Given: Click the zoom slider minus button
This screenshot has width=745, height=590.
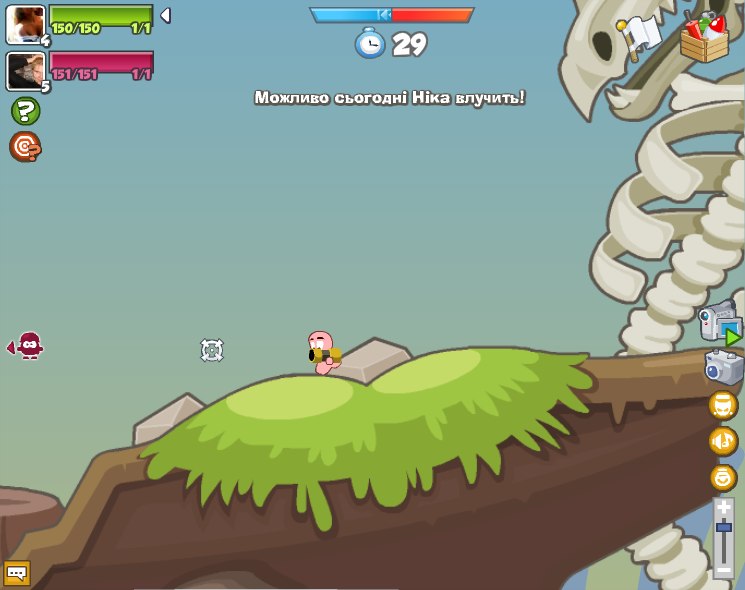Looking at the screenshot, I should click(724, 570).
